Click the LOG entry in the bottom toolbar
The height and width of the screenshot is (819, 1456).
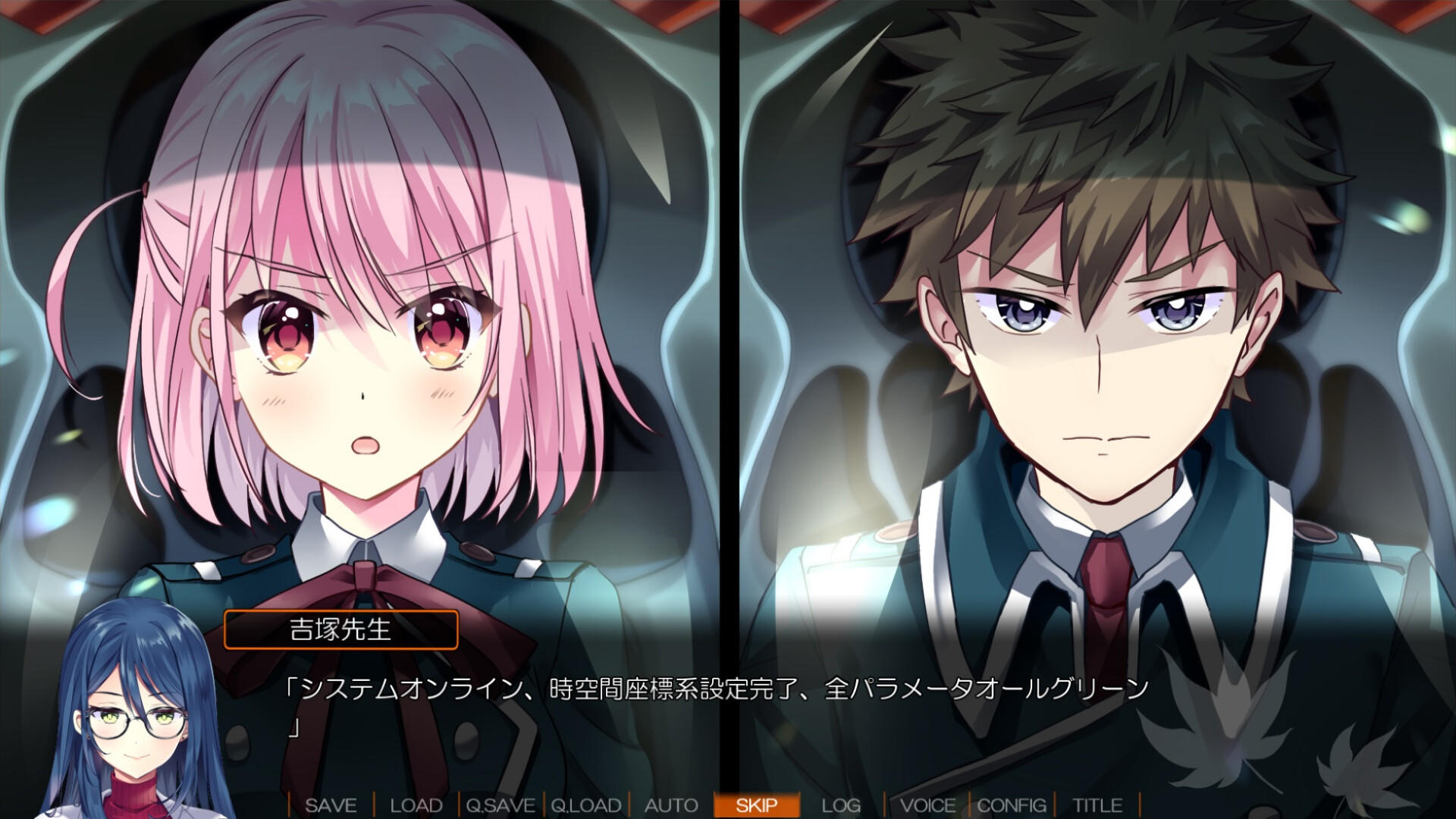point(843,806)
